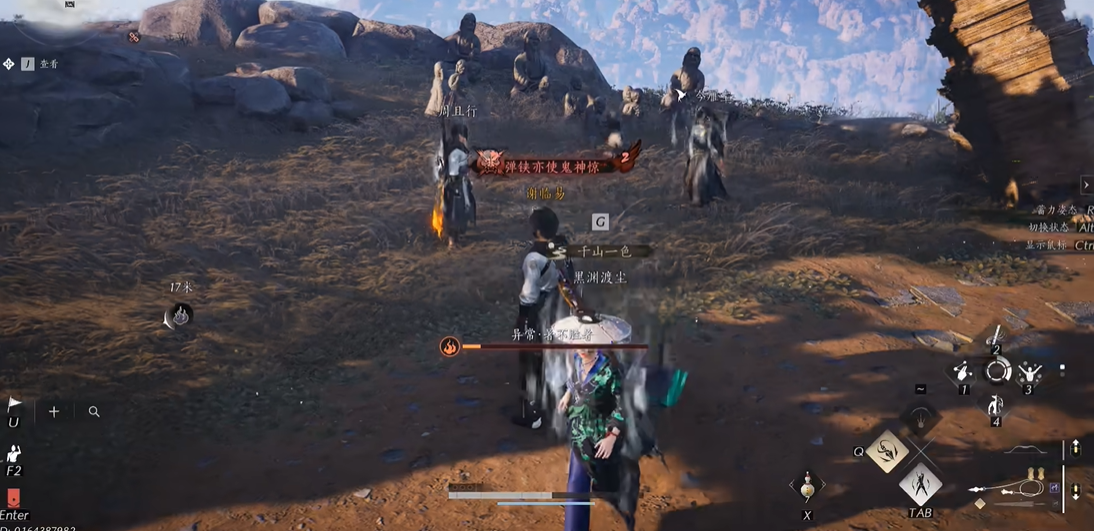1094x531 pixels.
Task: Click the red crossed marker near minimap
Action: pyautogui.click(x=133, y=37)
